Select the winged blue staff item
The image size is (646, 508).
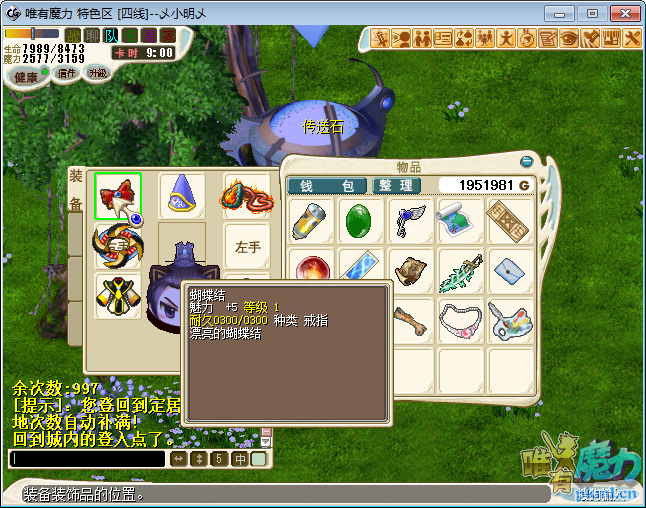(411, 220)
